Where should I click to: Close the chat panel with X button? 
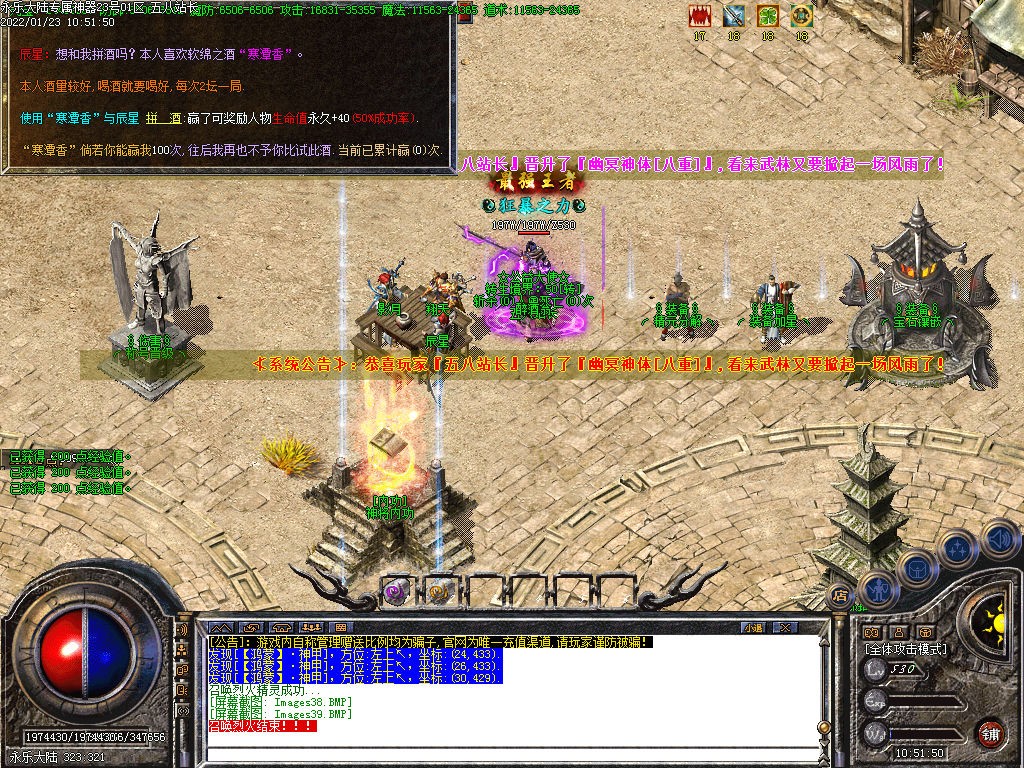tap(786, 627)
